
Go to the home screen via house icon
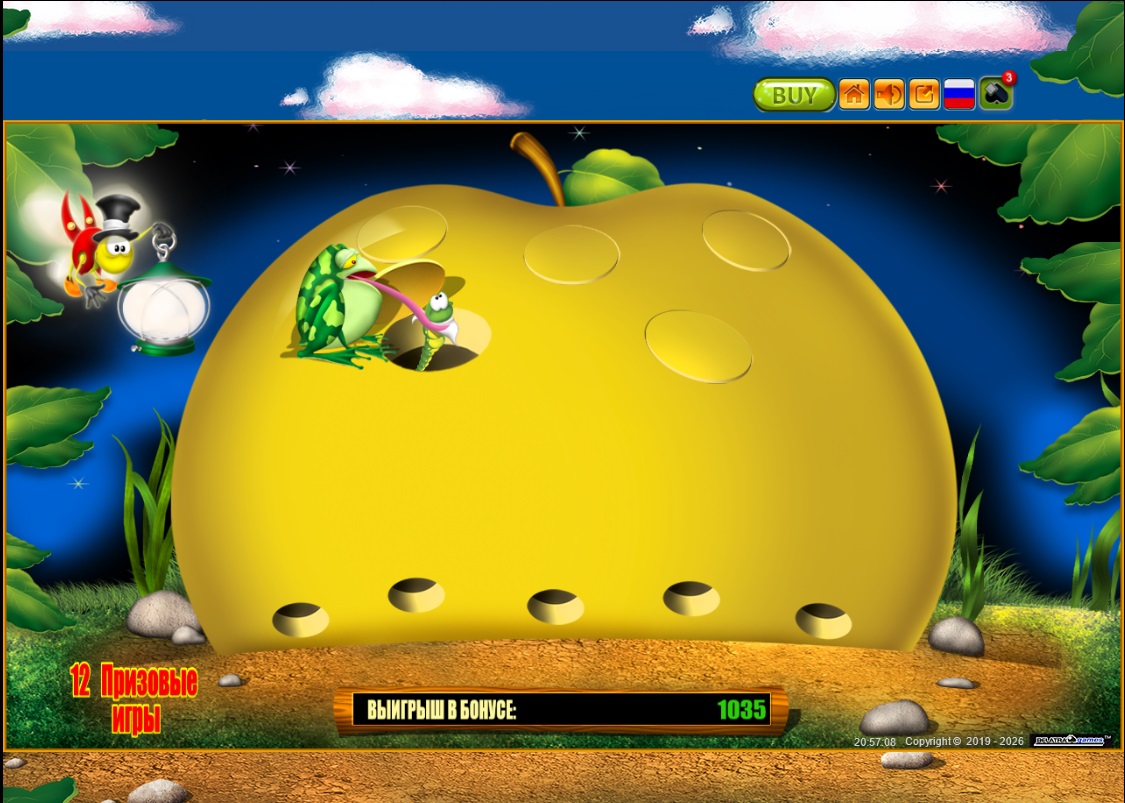854,95
